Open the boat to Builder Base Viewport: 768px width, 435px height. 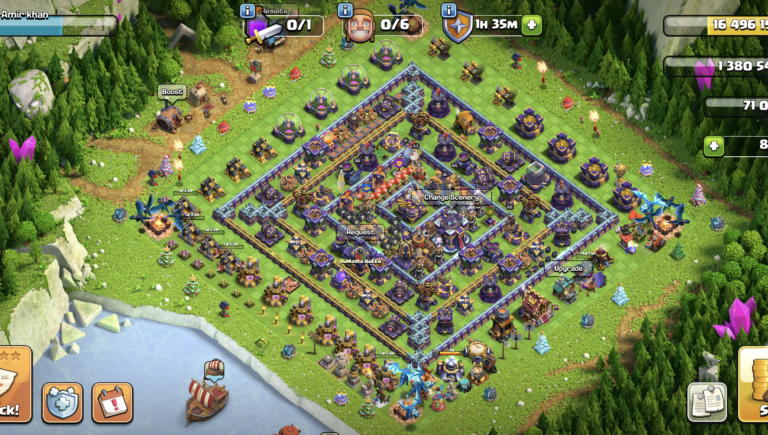coord(206,392)
